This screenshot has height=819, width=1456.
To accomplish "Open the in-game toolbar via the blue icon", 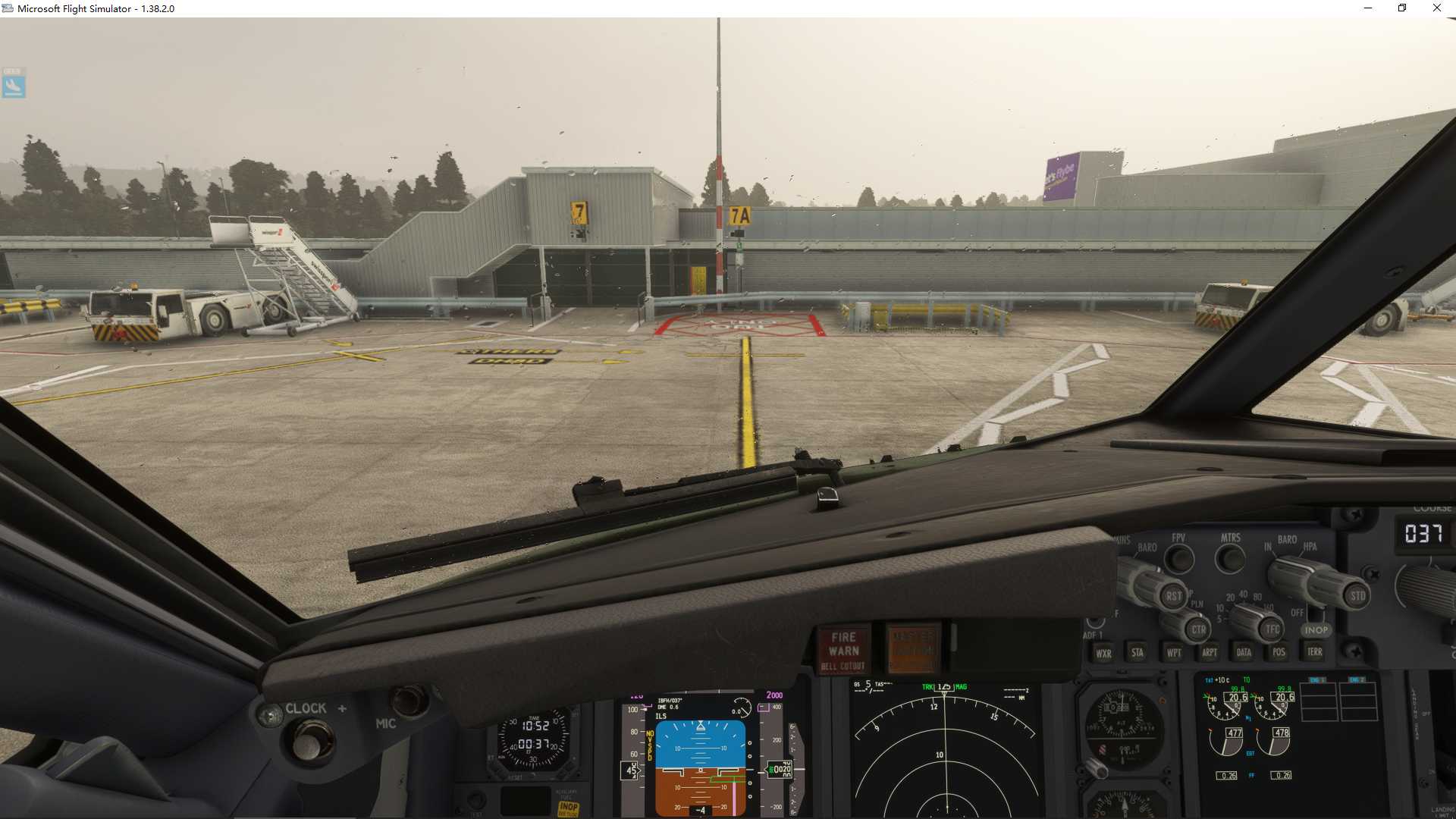I will click(14, 83).
